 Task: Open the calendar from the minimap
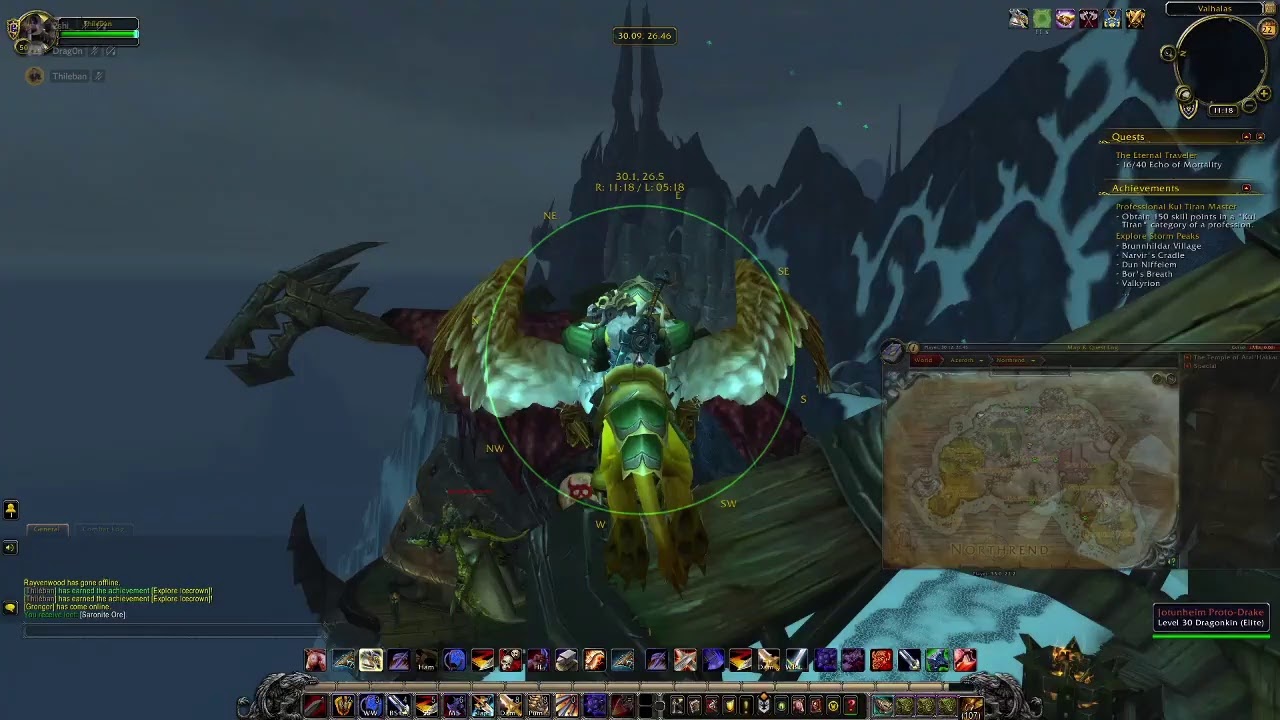pos(1268,29)
